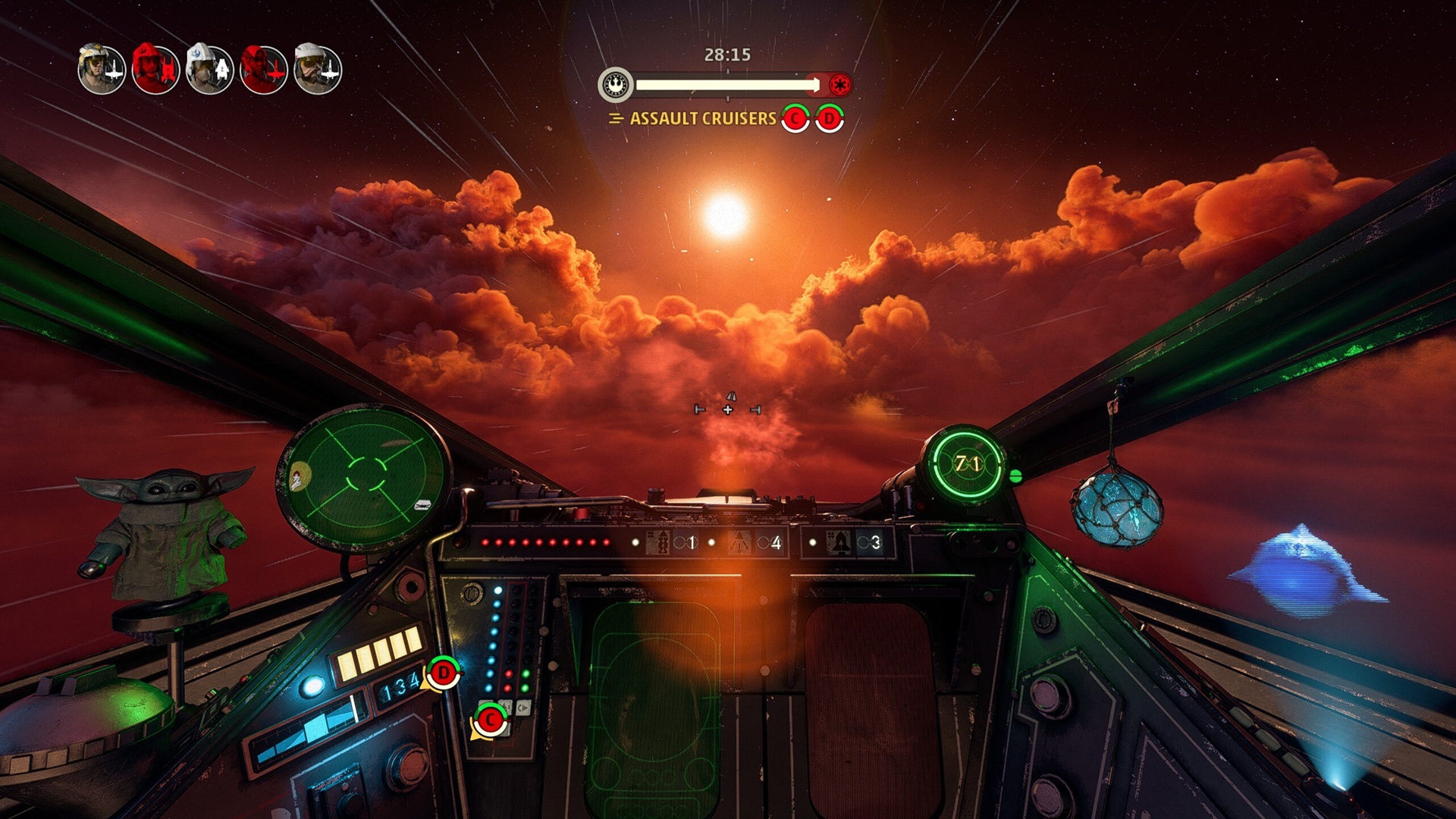Click cruiser D marker beside Assault Cruisers label

[830, 118]
